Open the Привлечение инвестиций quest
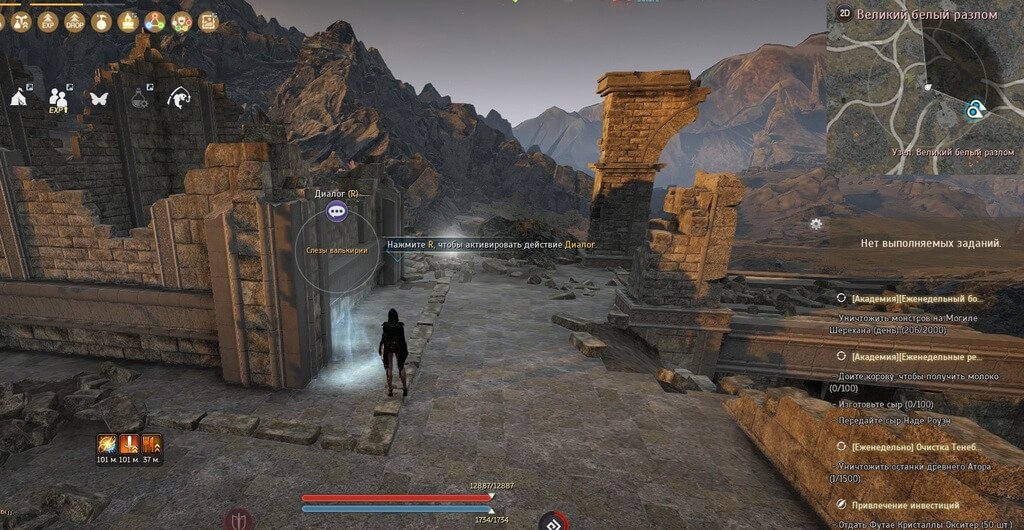The width and height of the screenshot is (1024, 530). 905,505
